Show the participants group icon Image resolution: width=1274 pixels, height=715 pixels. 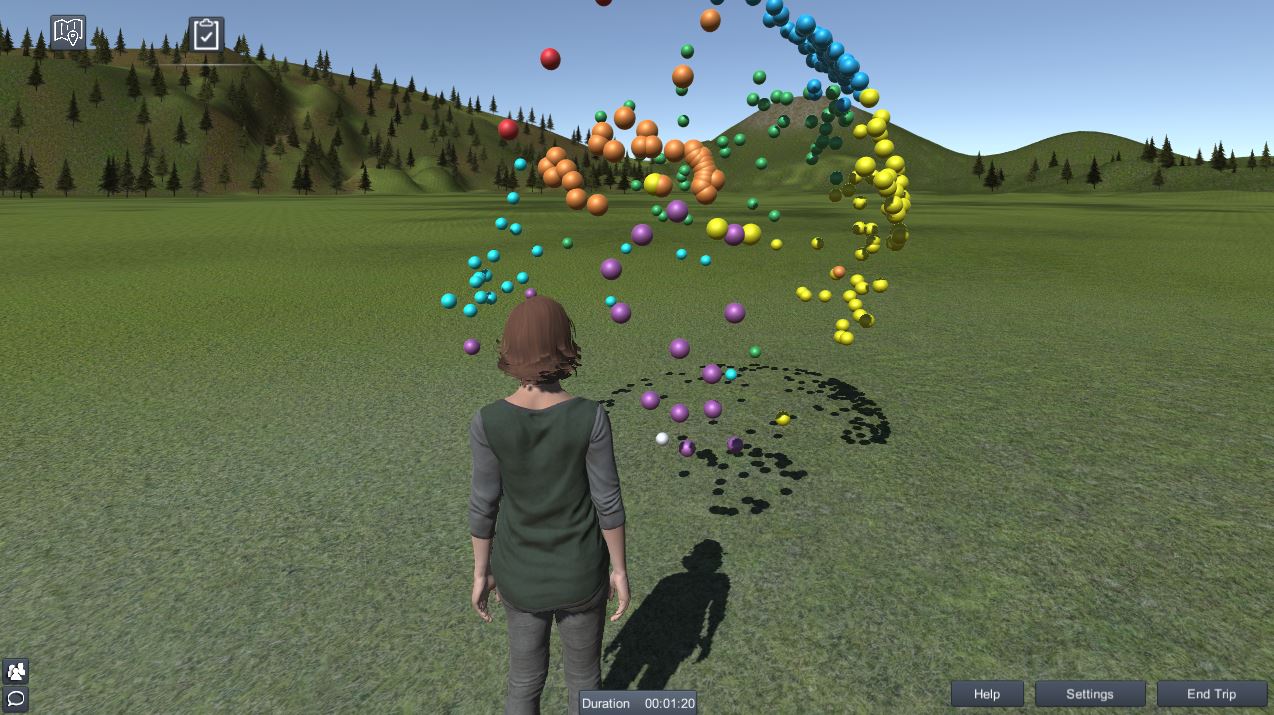pos(16,671)
